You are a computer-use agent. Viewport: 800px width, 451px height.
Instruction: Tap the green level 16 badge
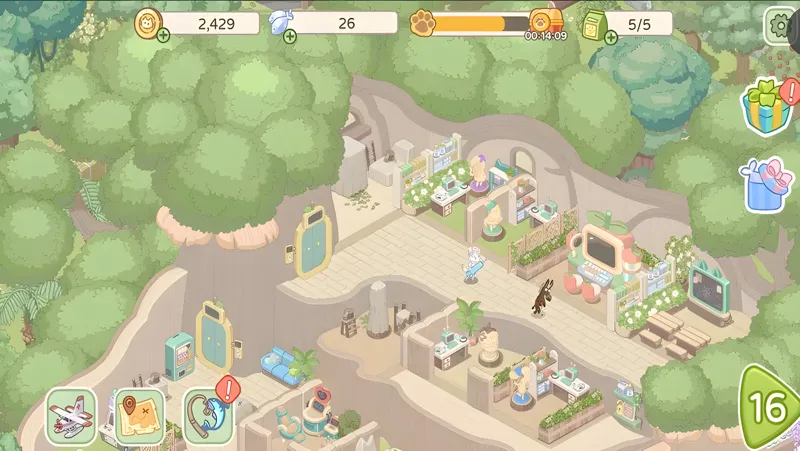[772, 408]
